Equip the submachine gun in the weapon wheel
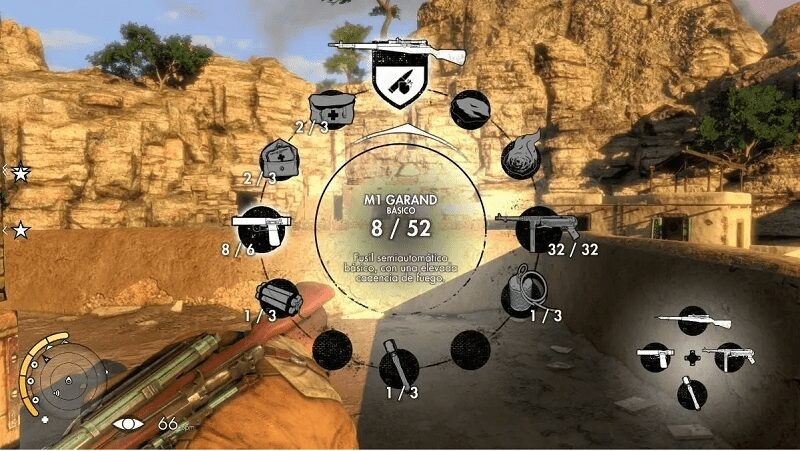 pos(540,229)
